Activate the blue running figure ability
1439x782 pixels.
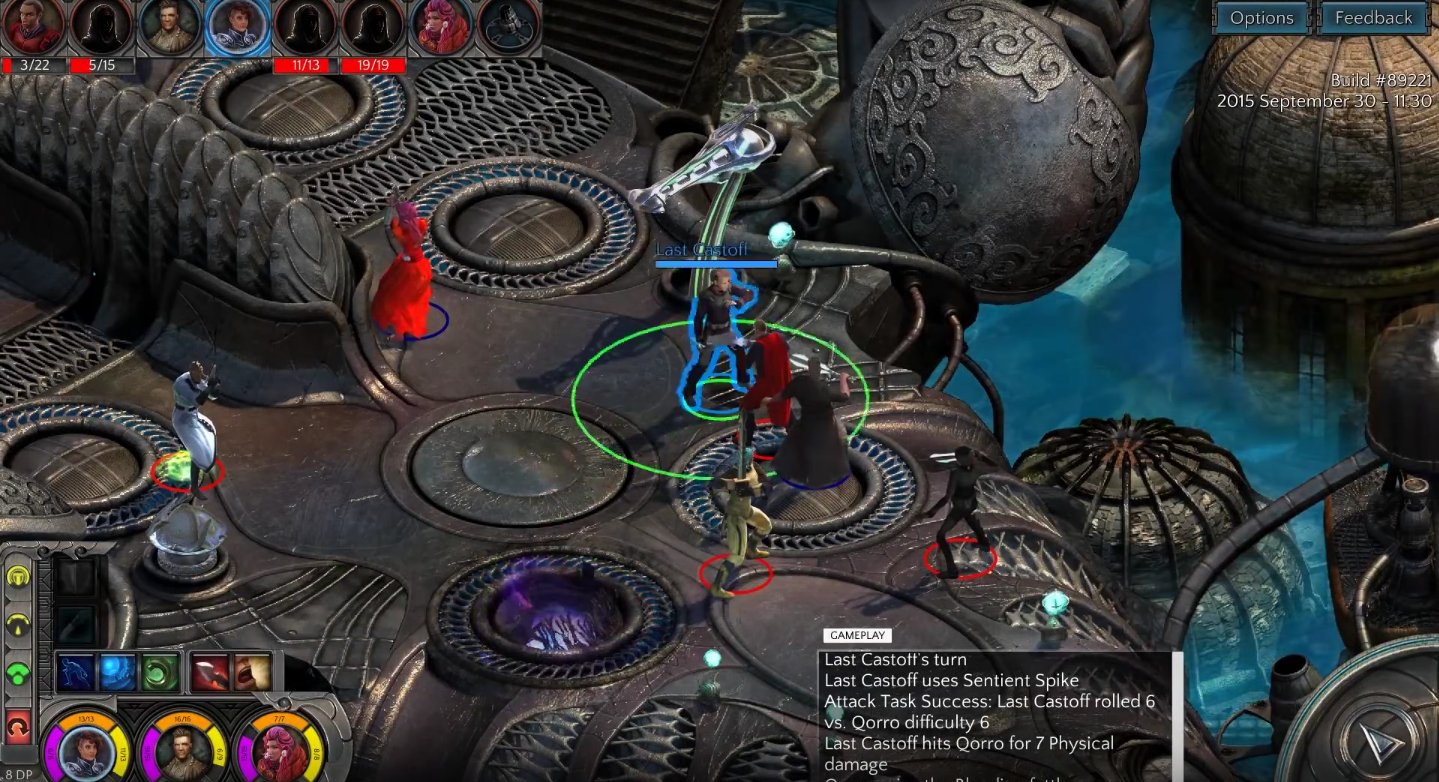pos(75,672)
